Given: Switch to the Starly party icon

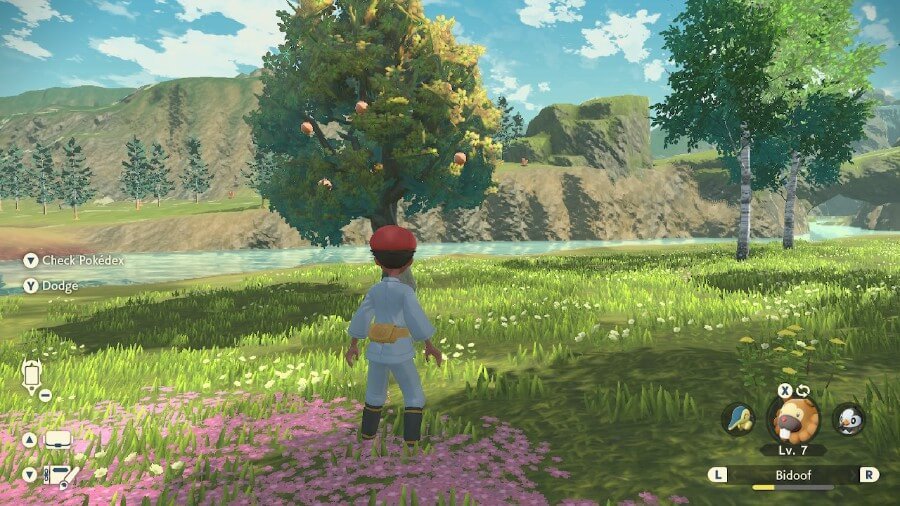Looking at the screenshot, I should [x=848, y=419].
